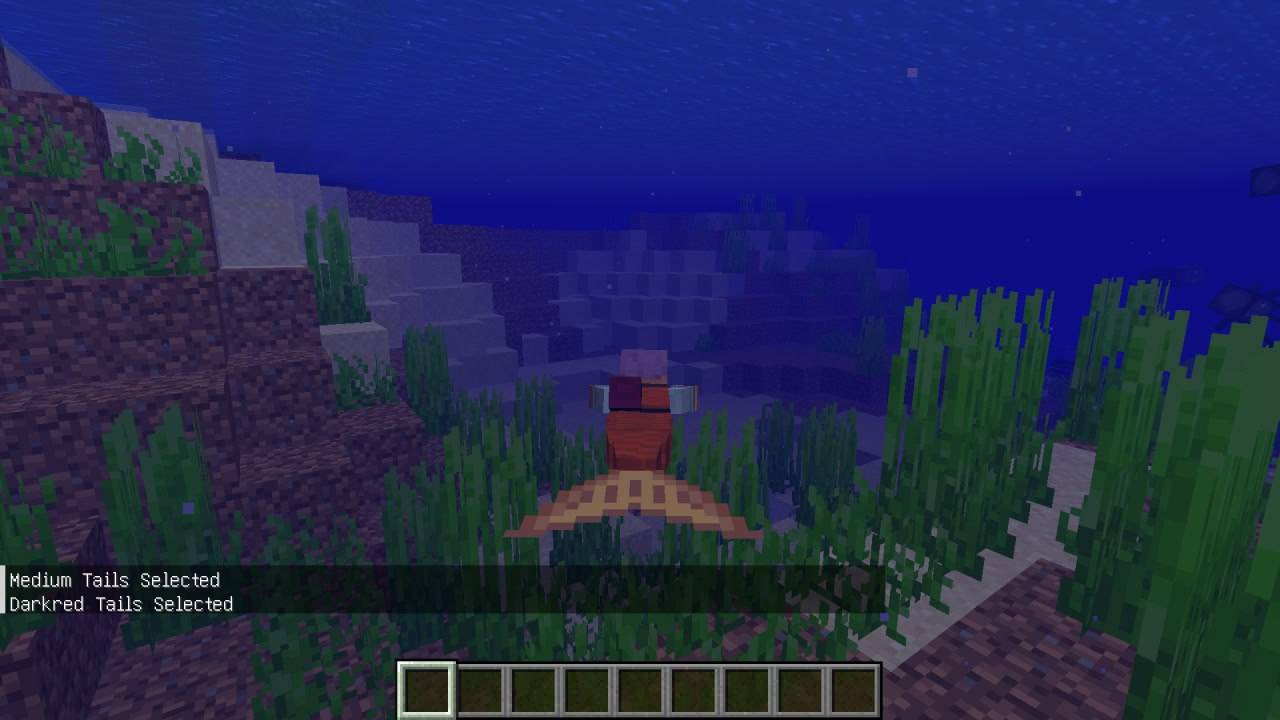Screen dimensions: 1280x720
Task: Click the sixth hotbar slot
Action: 692,688
